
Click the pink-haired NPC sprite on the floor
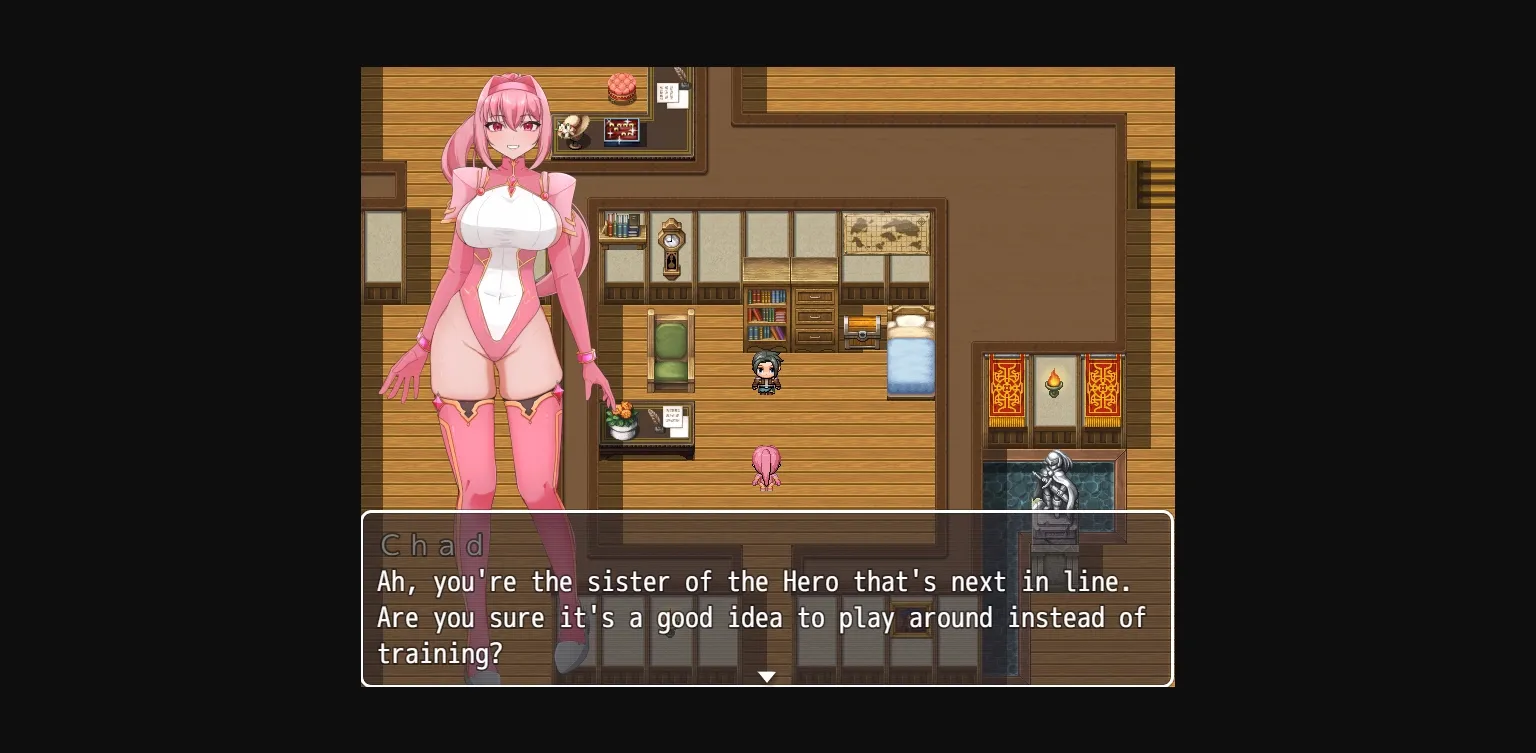click(x=766, y=468)
